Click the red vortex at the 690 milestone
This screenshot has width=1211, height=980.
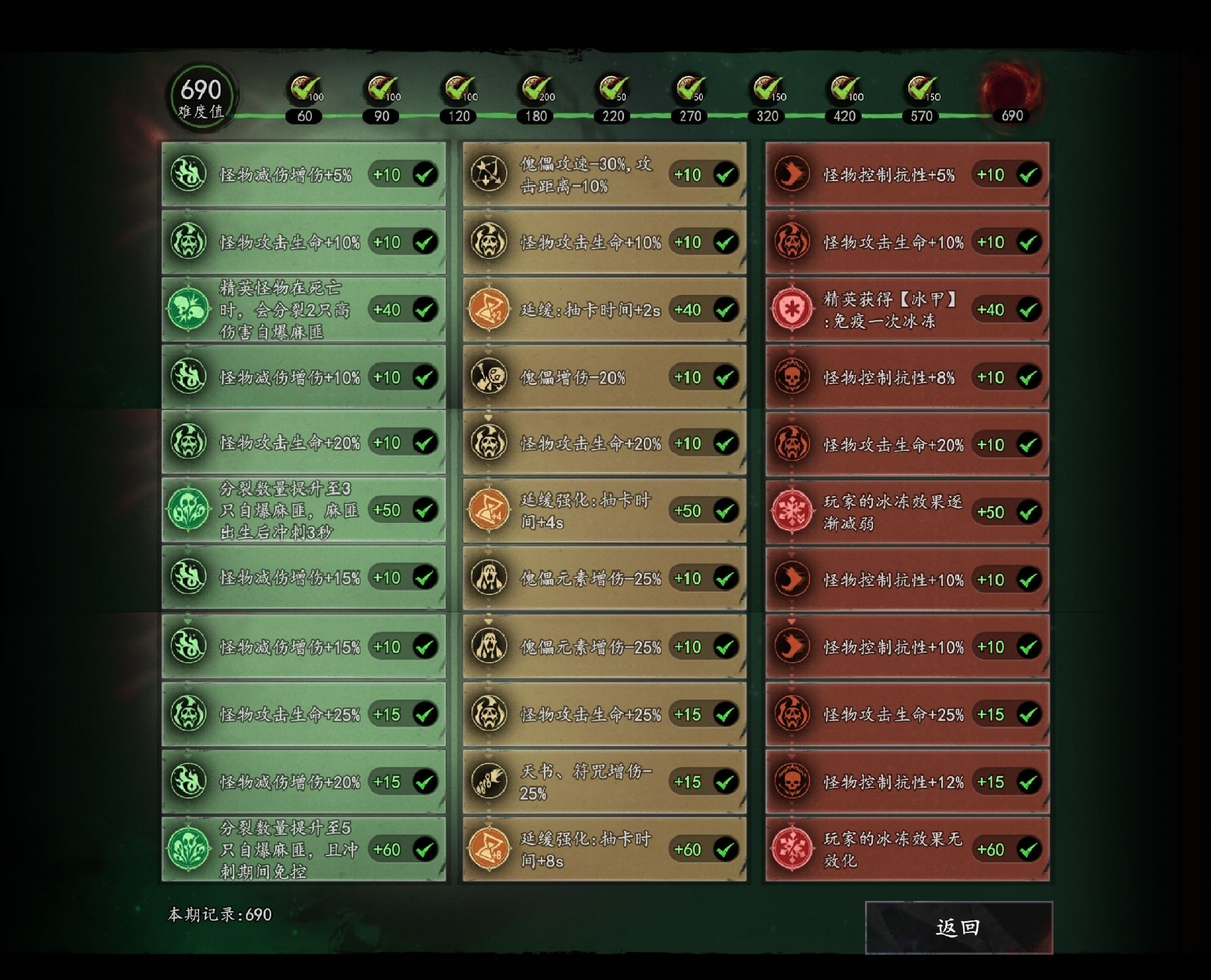point(1011,89)
